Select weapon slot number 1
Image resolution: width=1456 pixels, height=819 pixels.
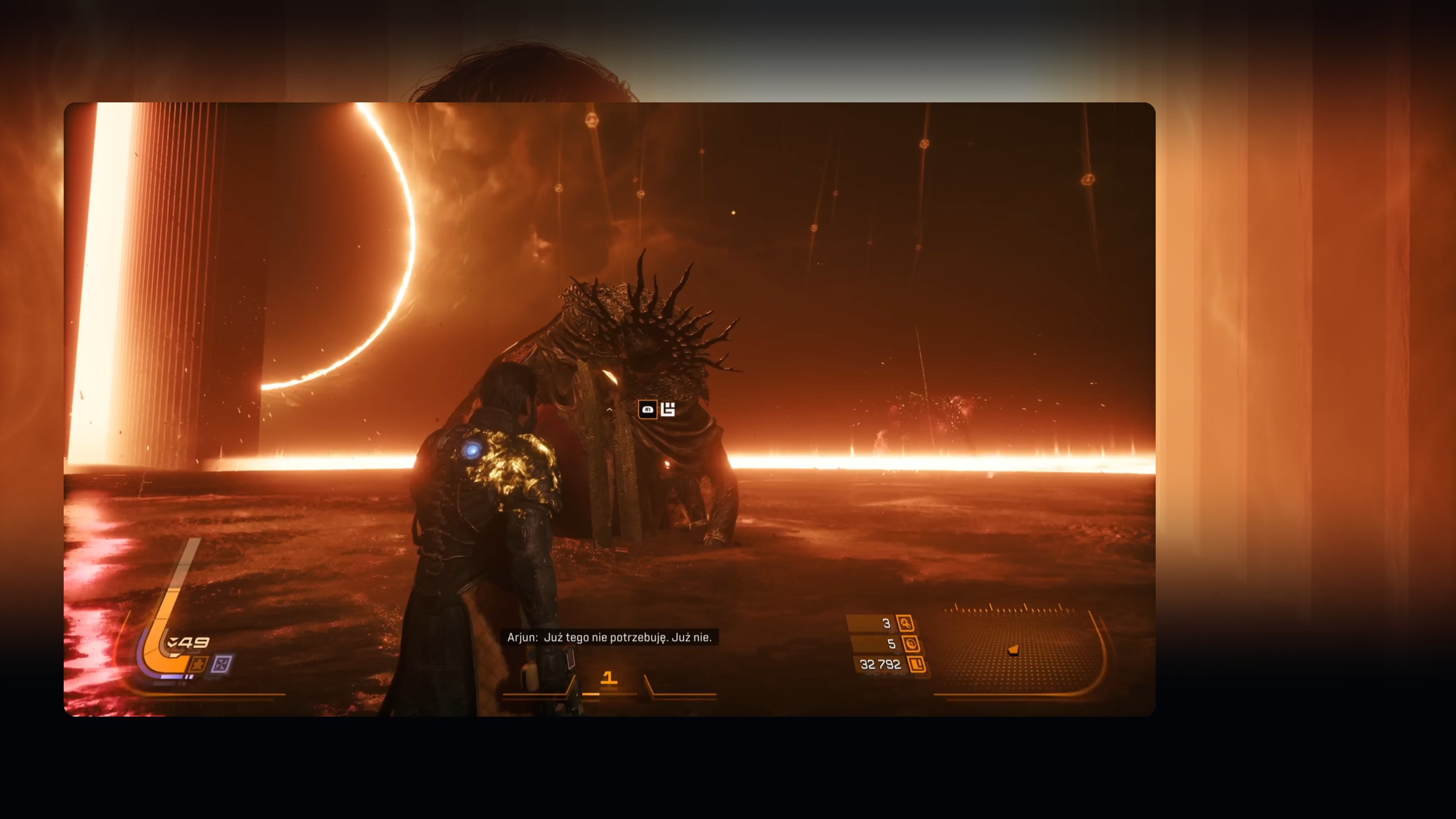coord(608,678)
